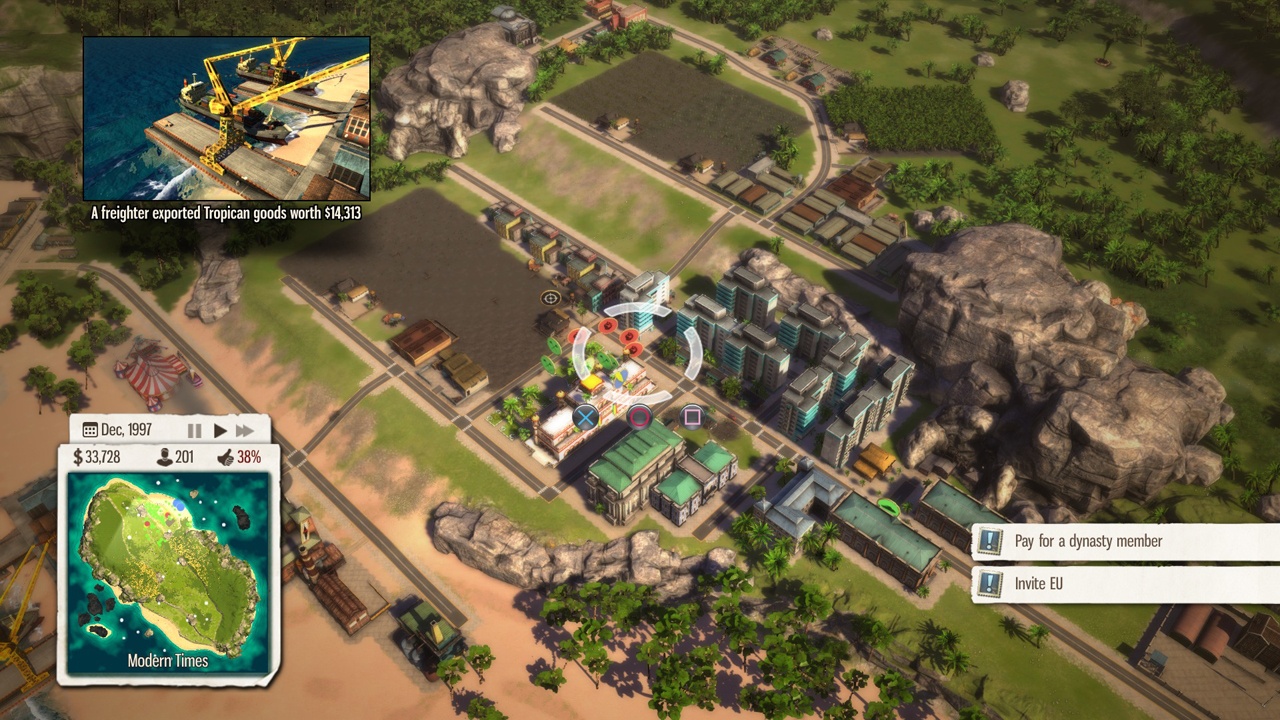Viewport: 1280px width, 720px height.
Task: Open the 'Pay for a dynasty member' task
Action: (1088, 541)
